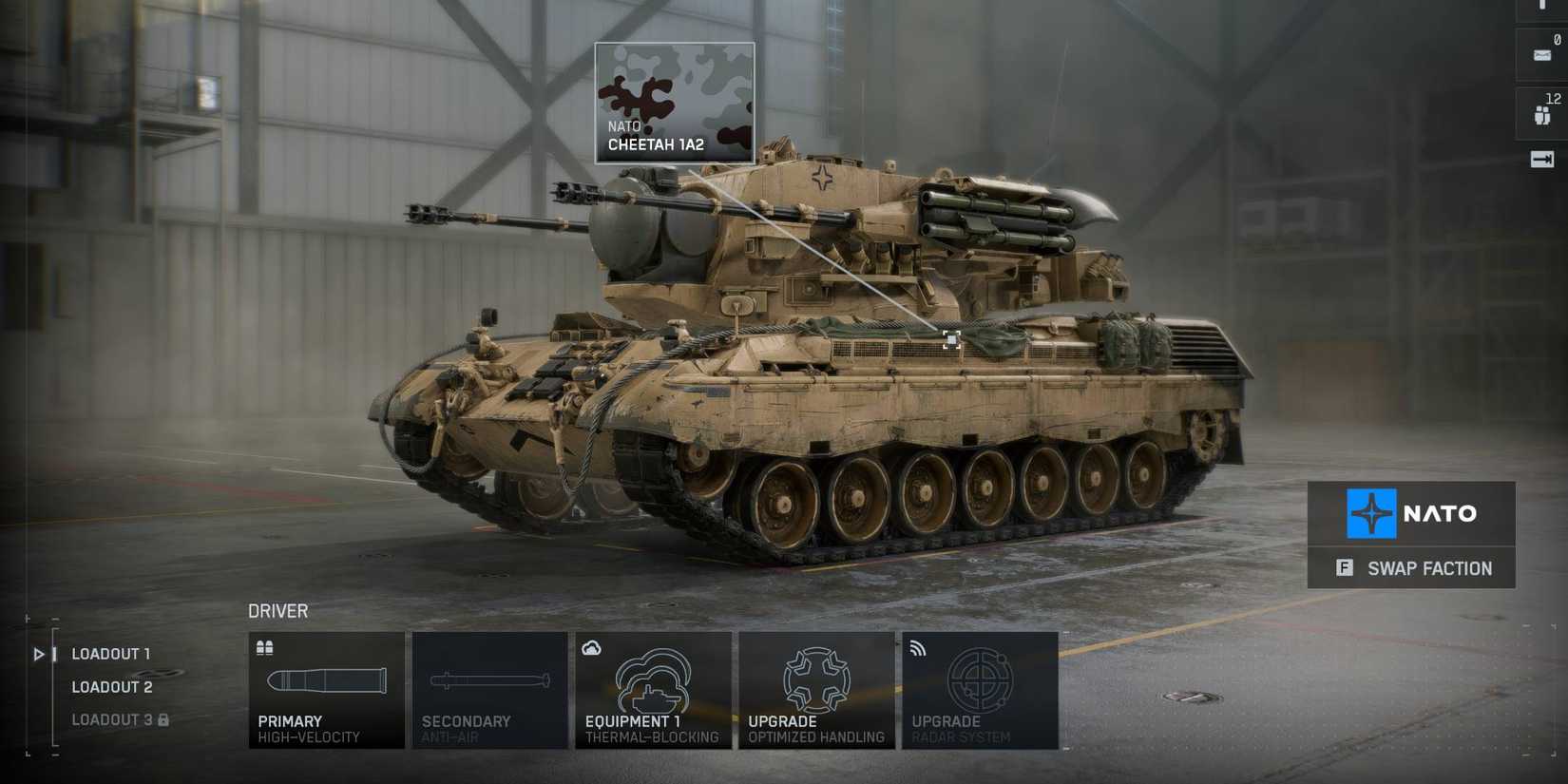Switch to the Loadout 1 tab

coord(111,654)
